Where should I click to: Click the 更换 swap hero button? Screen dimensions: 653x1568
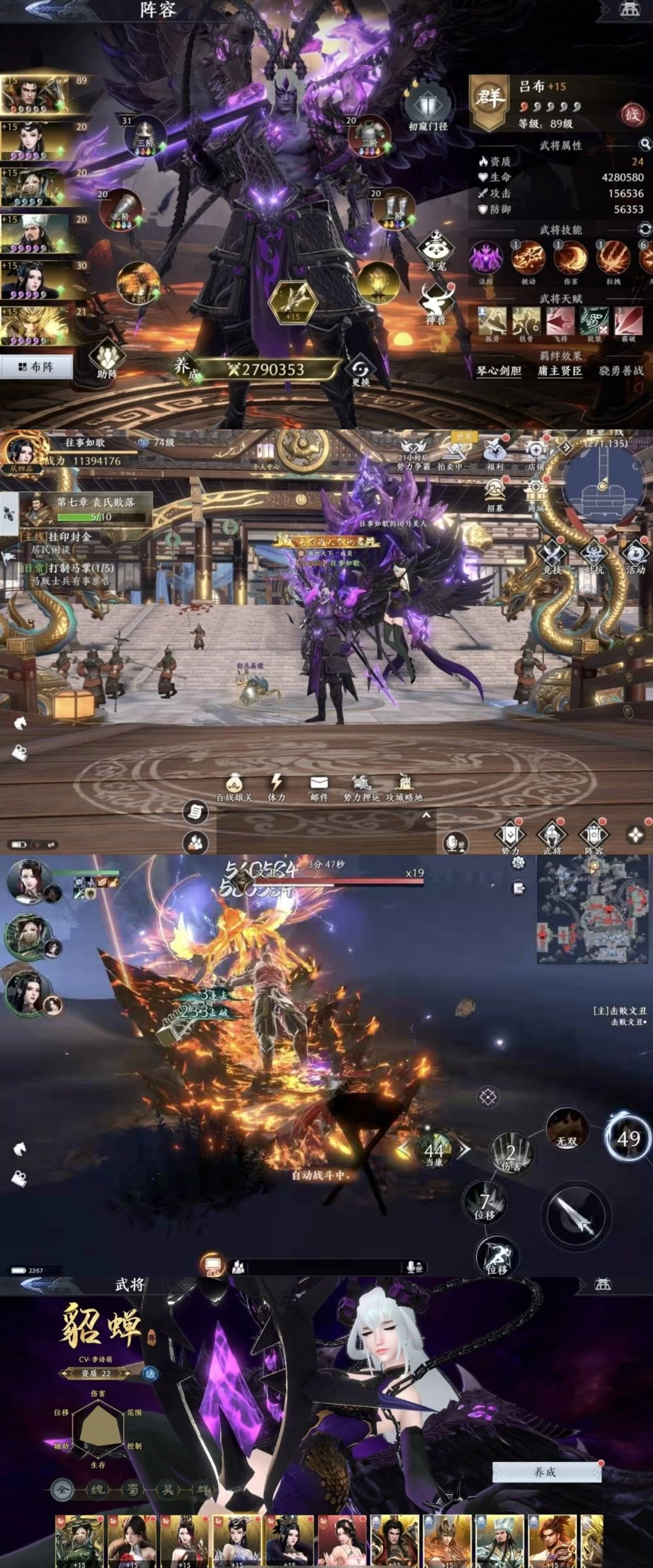click(361, 370)
